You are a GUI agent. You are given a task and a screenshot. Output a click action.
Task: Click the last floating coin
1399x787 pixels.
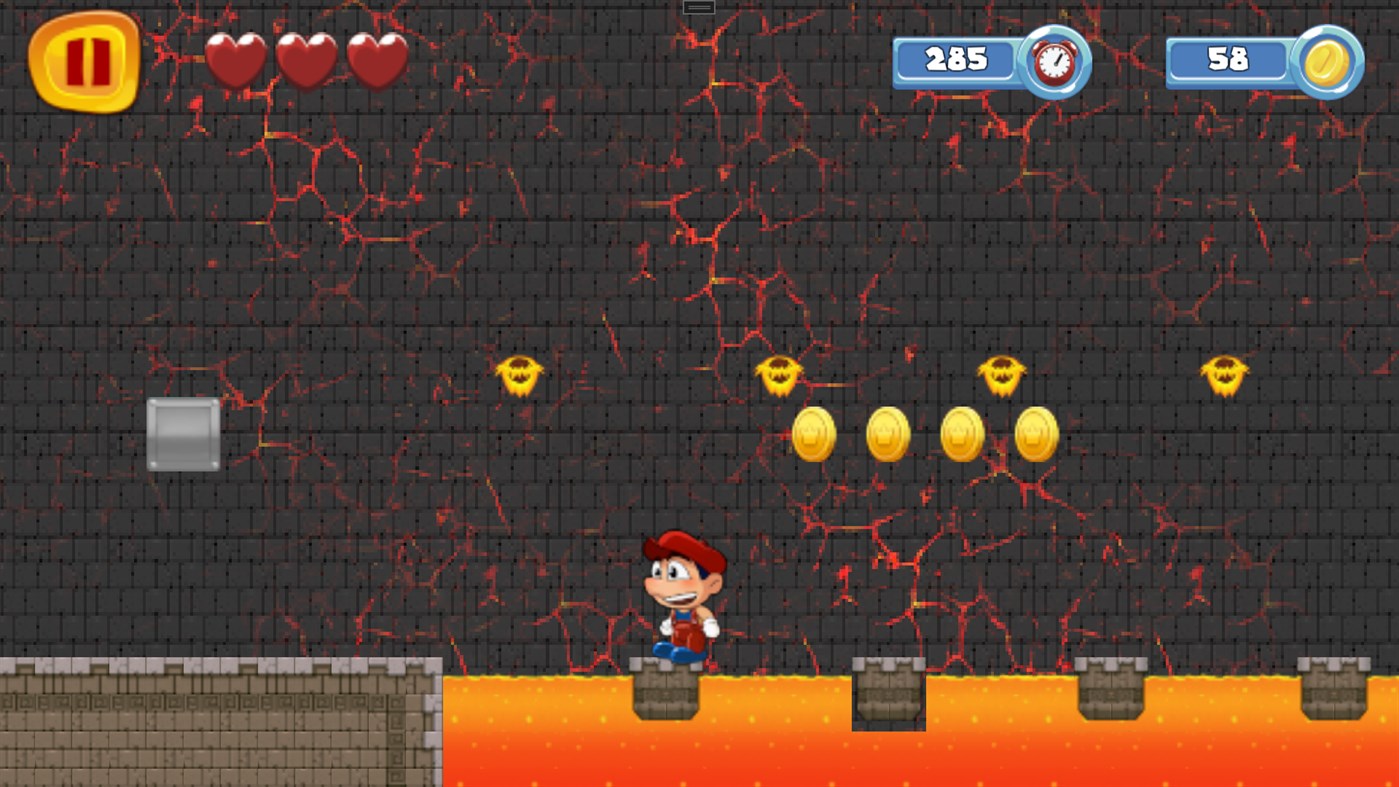[x=1036, y=434]
